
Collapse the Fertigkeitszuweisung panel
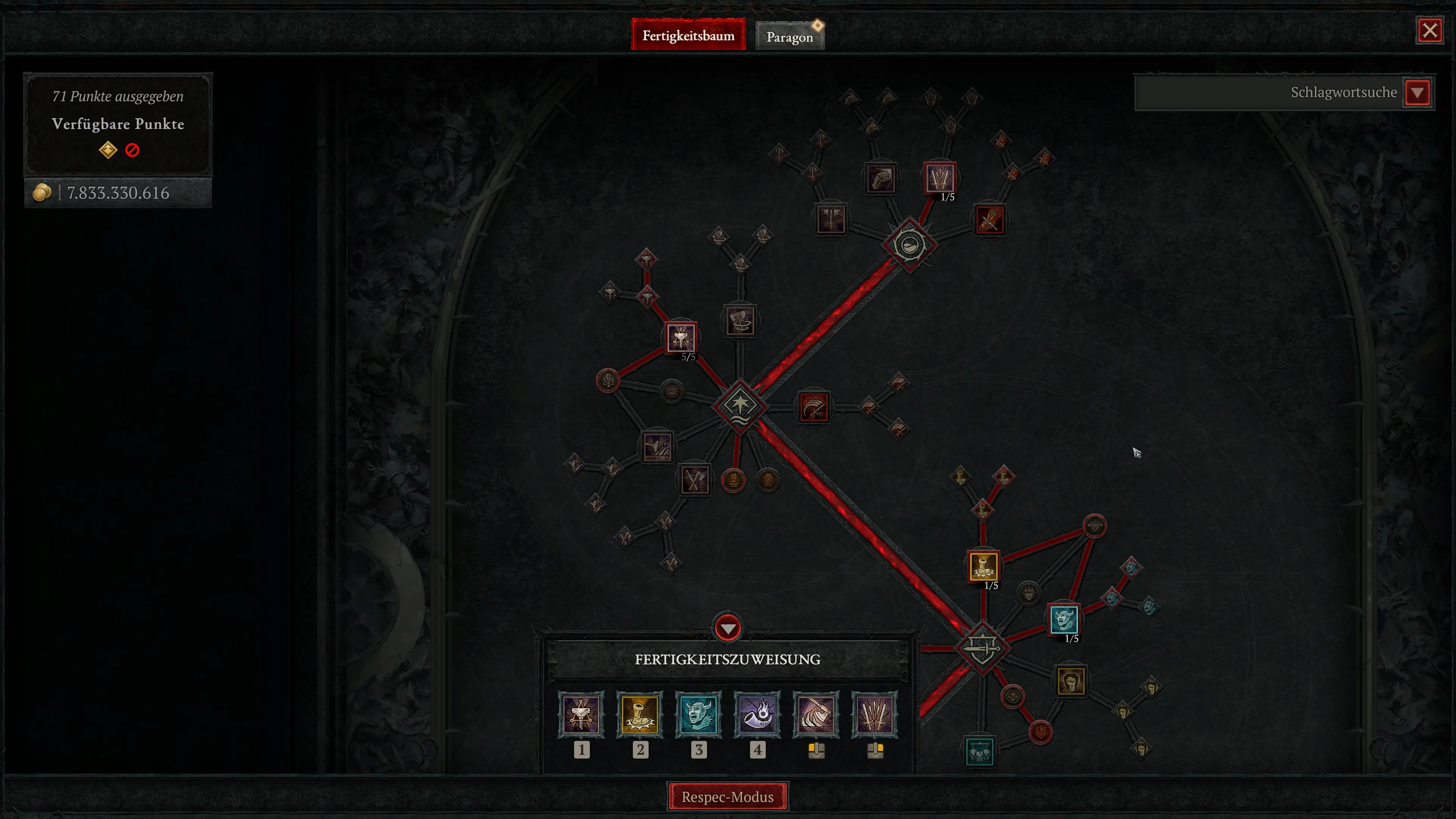click(x=728, y=628)
